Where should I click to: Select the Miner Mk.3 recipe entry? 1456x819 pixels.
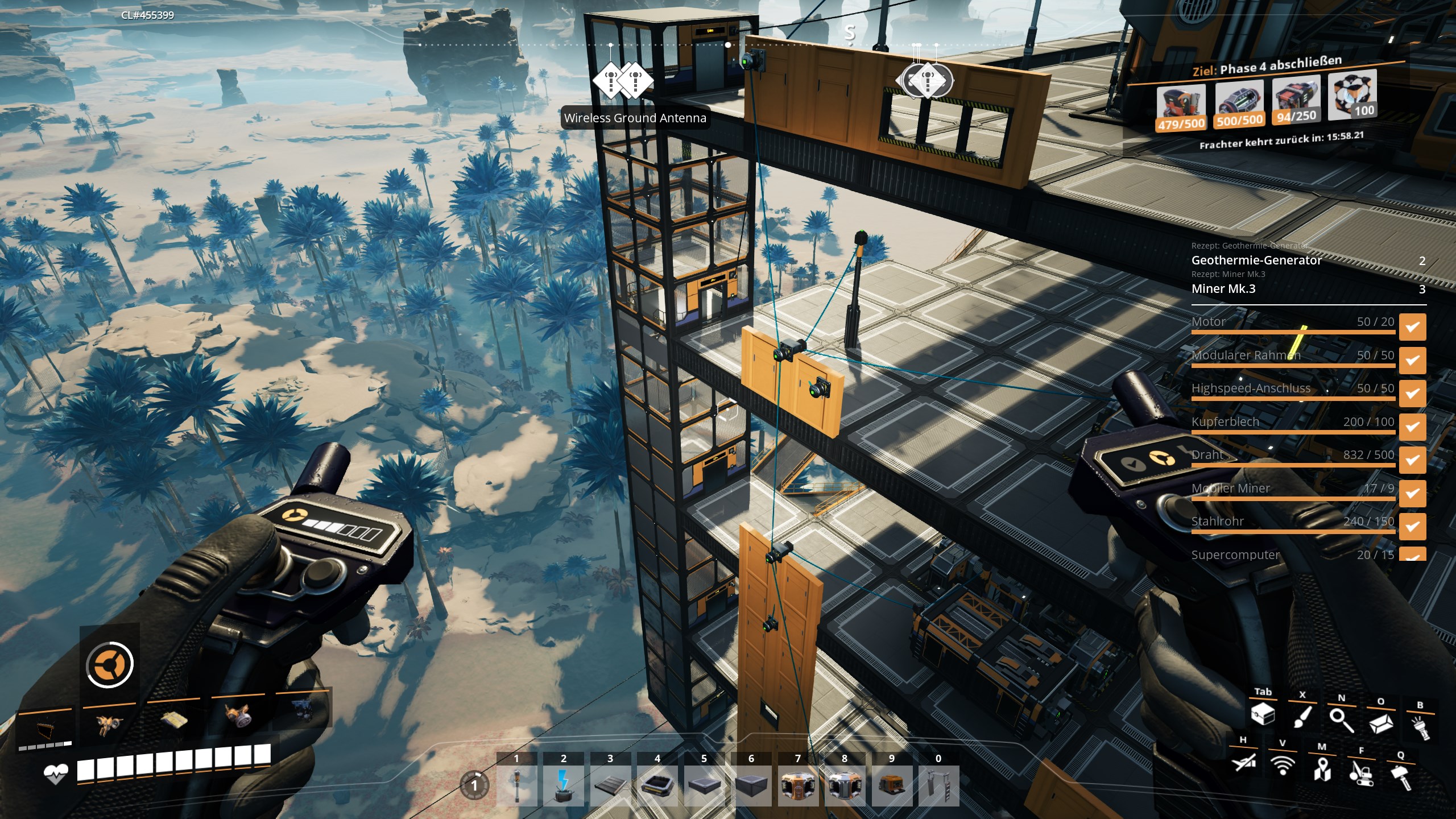tap(1223, 289)
